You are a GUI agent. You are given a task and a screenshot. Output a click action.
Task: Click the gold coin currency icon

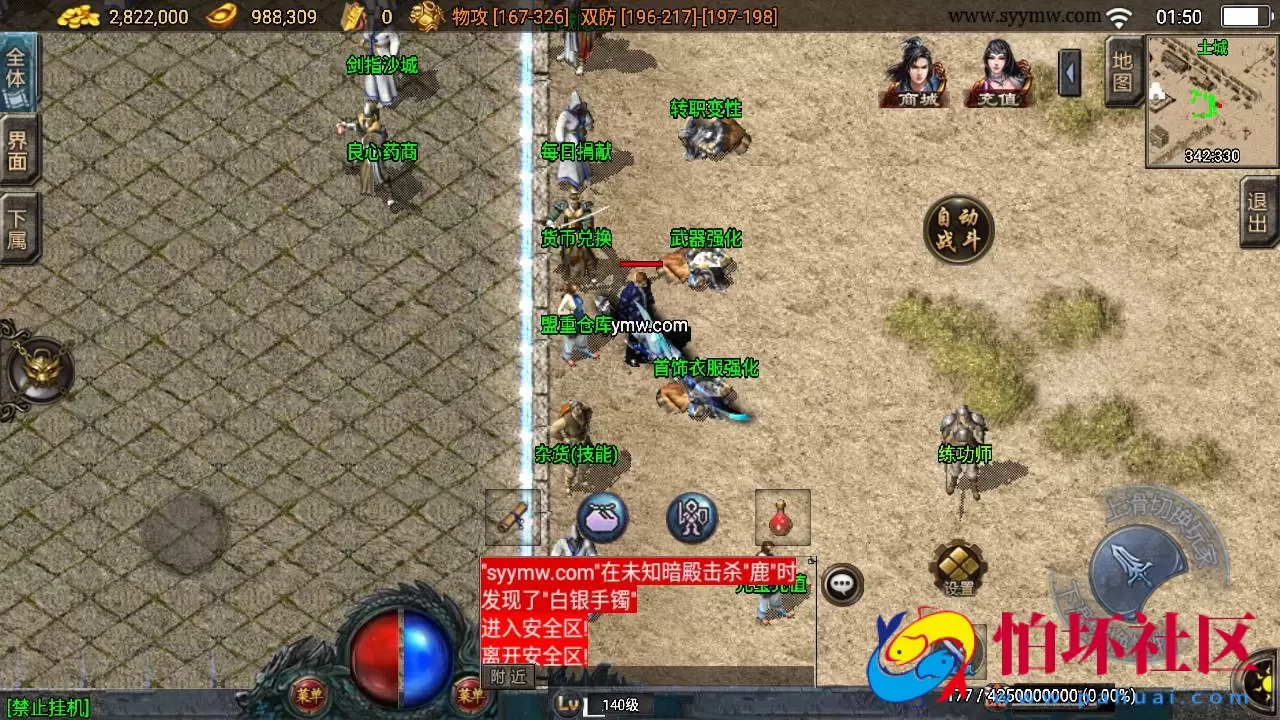pyautogui.click(x=77, y=16)
